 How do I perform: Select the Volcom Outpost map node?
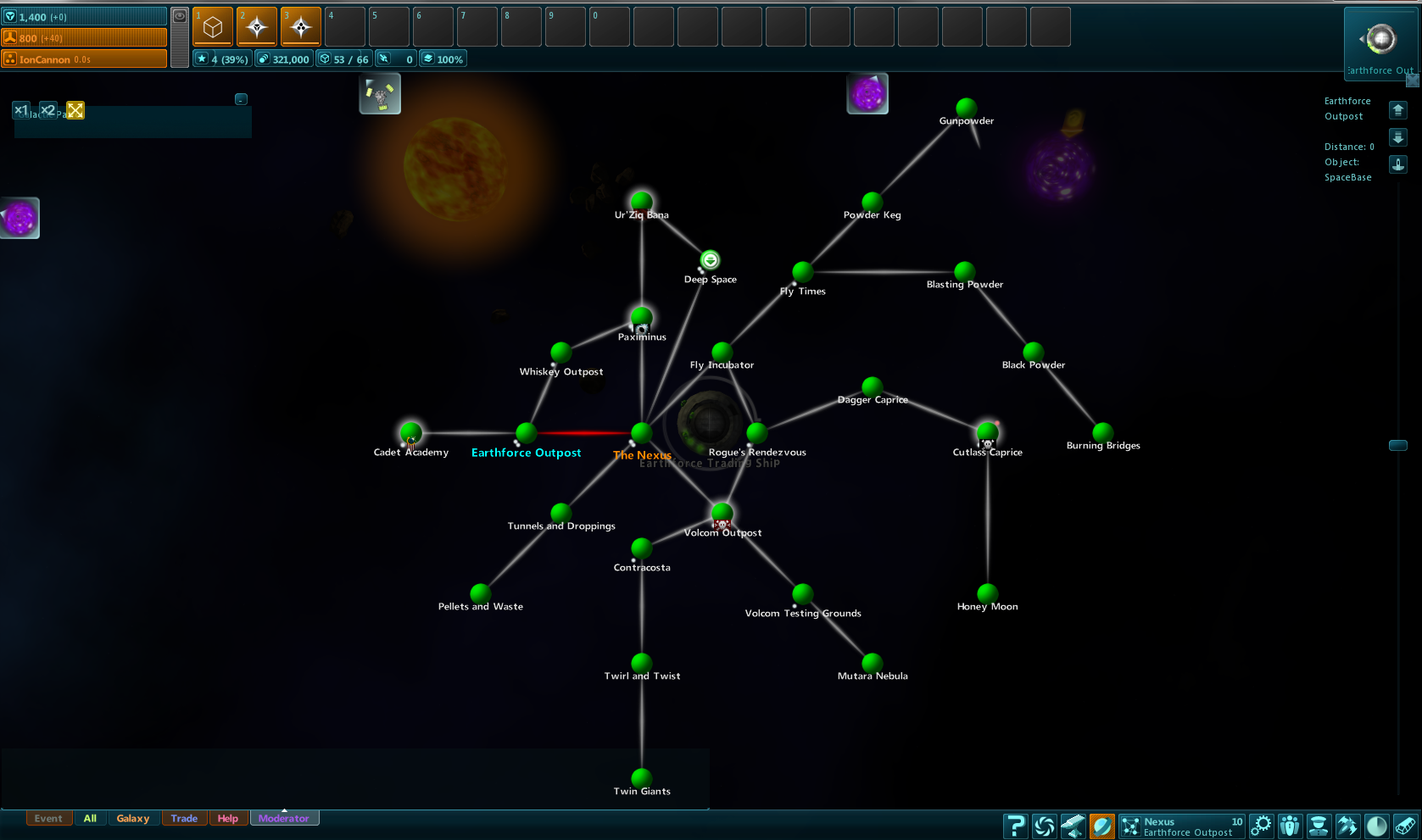pyautogui.click(x=722, y=513)
